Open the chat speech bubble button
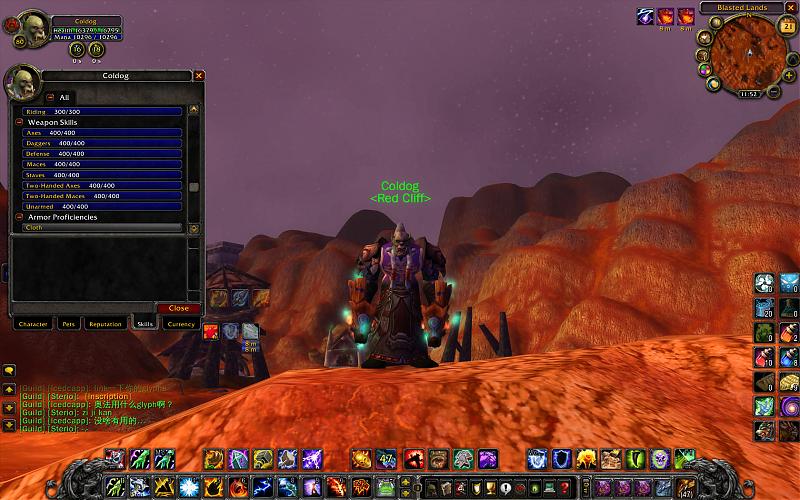 [8, 370]
